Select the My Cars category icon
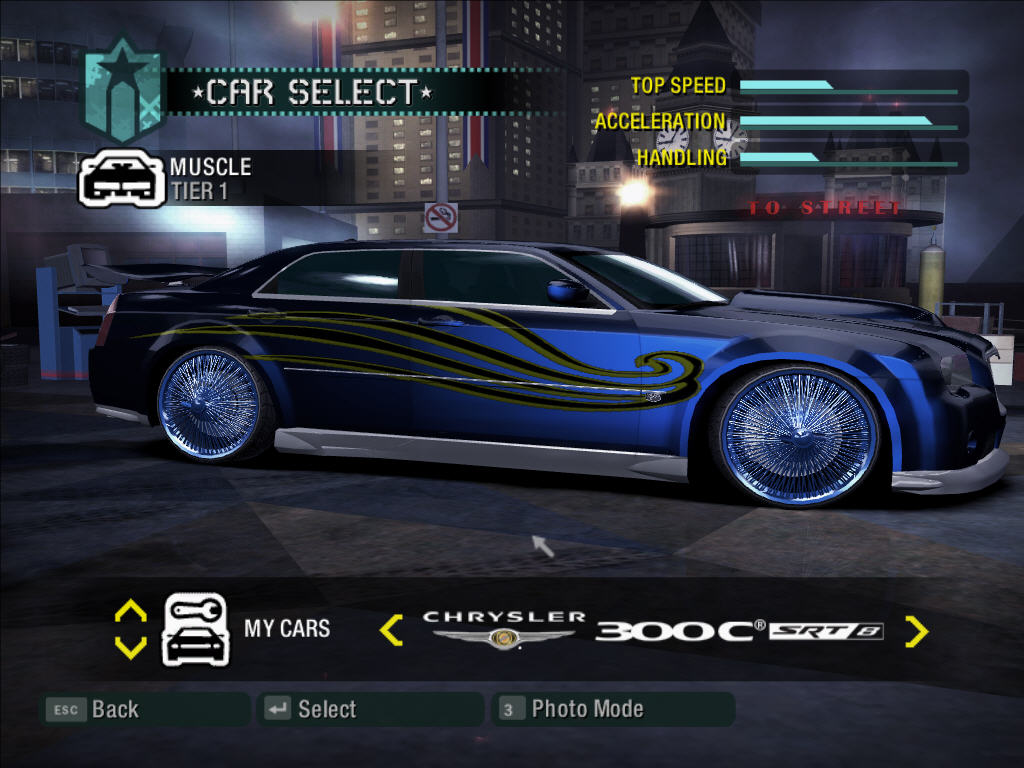The image size is (1024, 768). [196, 629]
